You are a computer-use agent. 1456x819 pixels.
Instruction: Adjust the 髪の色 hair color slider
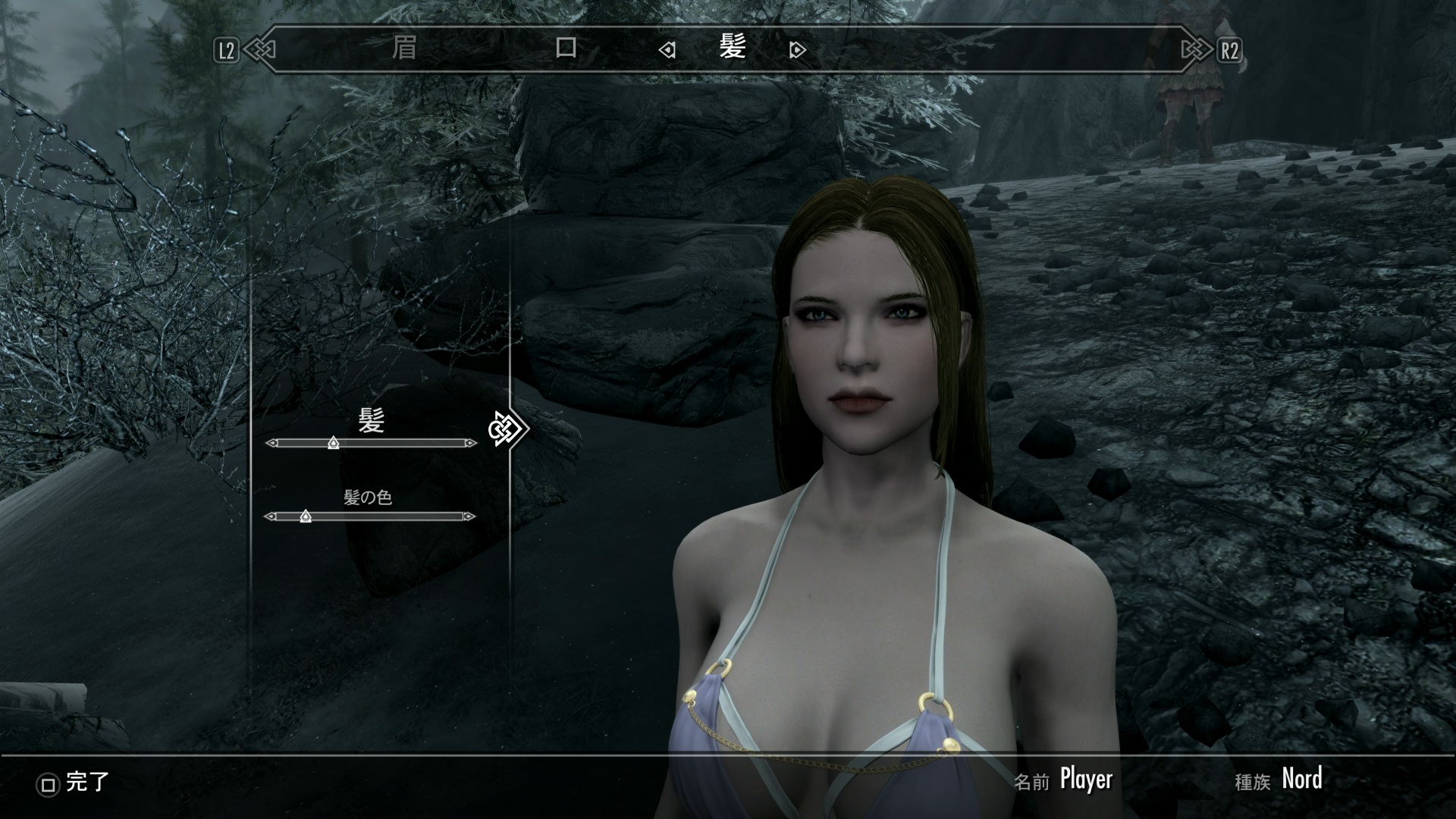coord(370,516)
